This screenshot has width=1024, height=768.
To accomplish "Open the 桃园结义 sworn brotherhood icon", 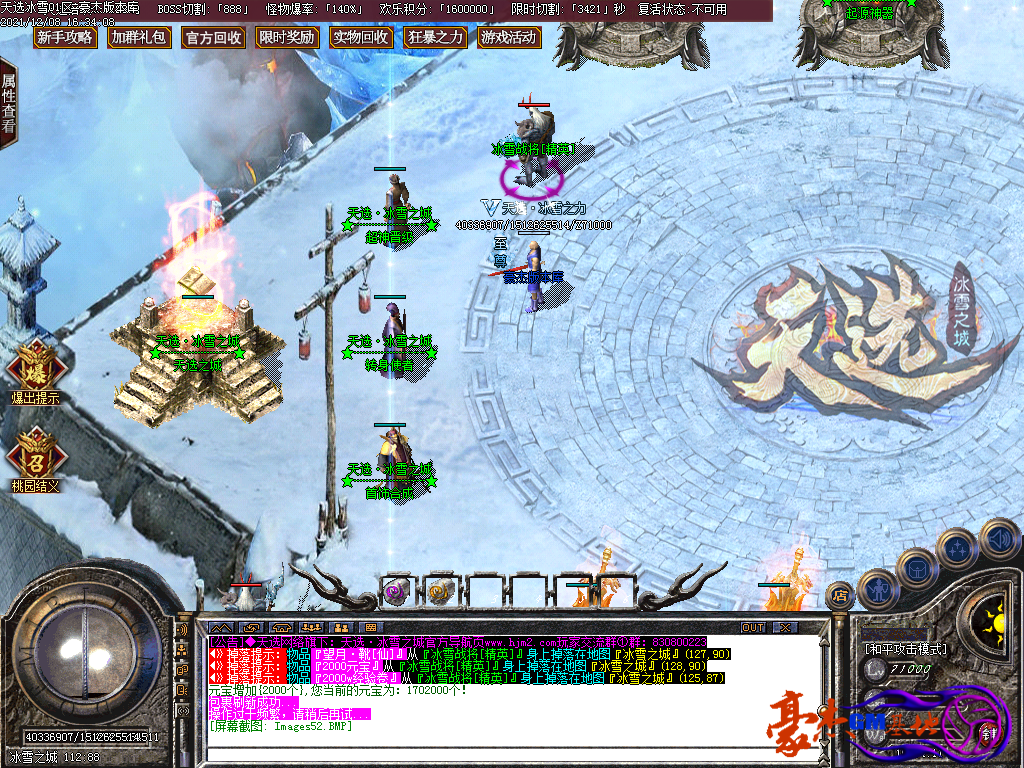I will (34, 456).
